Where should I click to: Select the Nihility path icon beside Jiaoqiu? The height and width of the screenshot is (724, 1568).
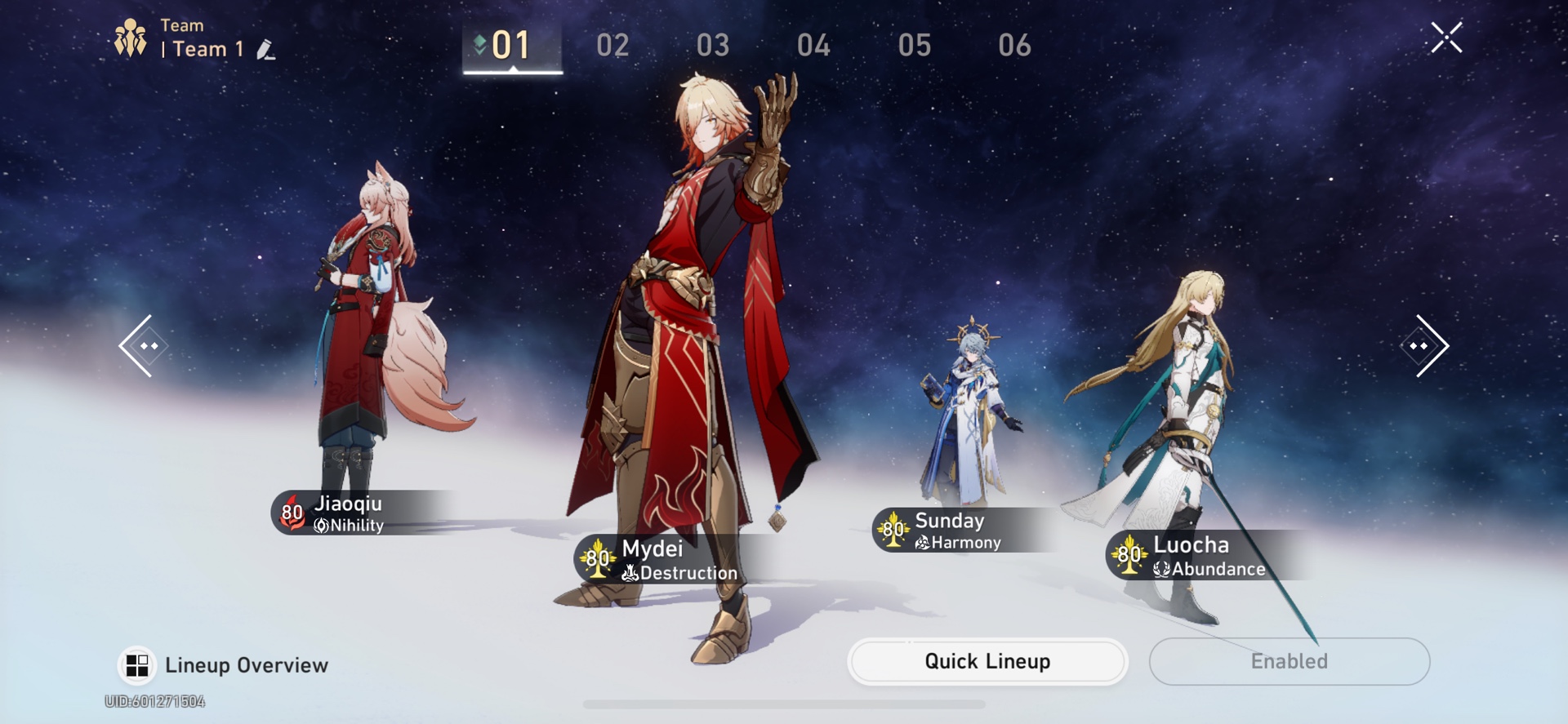(322, 526)
